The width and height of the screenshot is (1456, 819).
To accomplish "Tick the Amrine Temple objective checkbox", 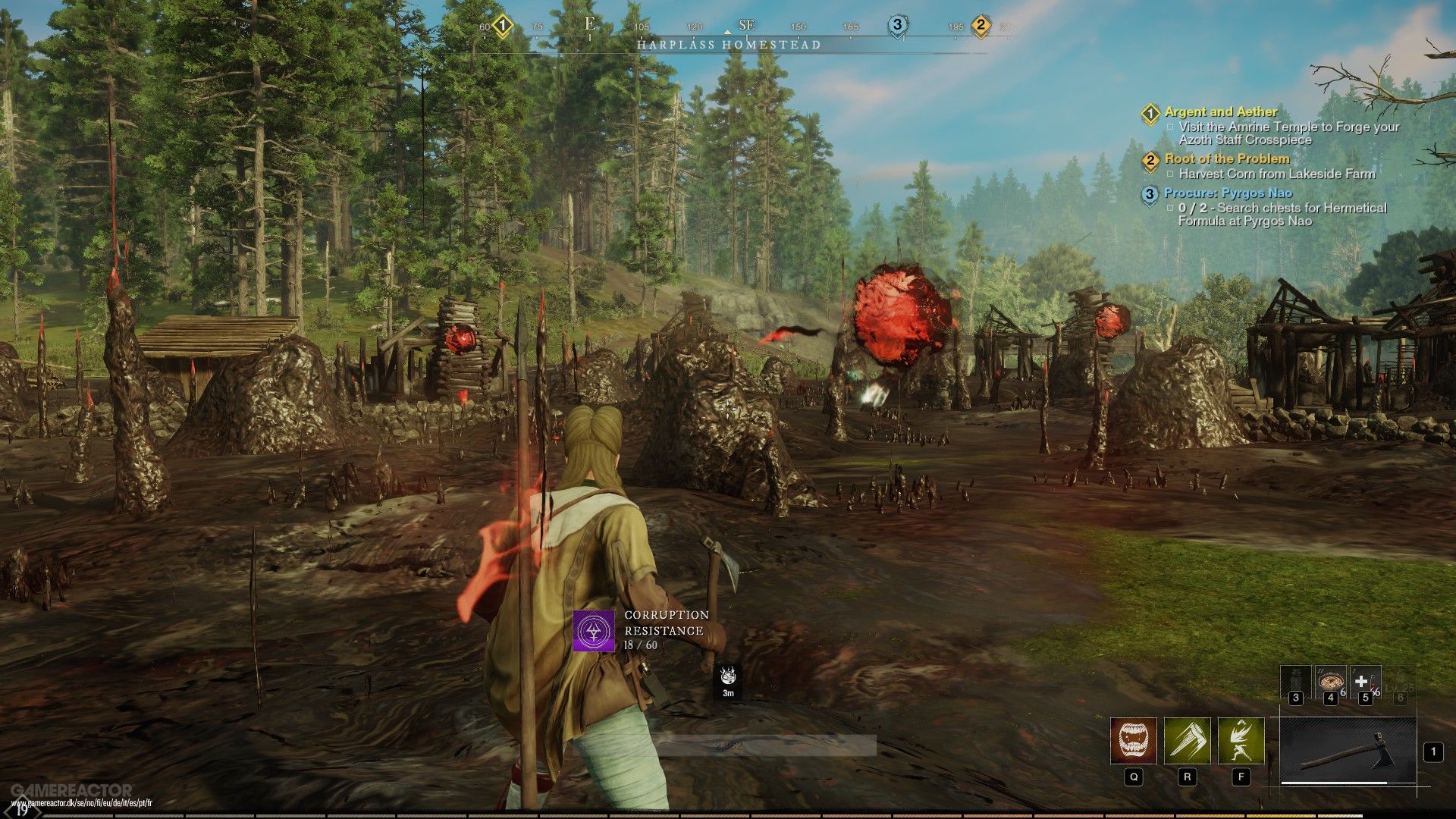I will point(1171,127).
